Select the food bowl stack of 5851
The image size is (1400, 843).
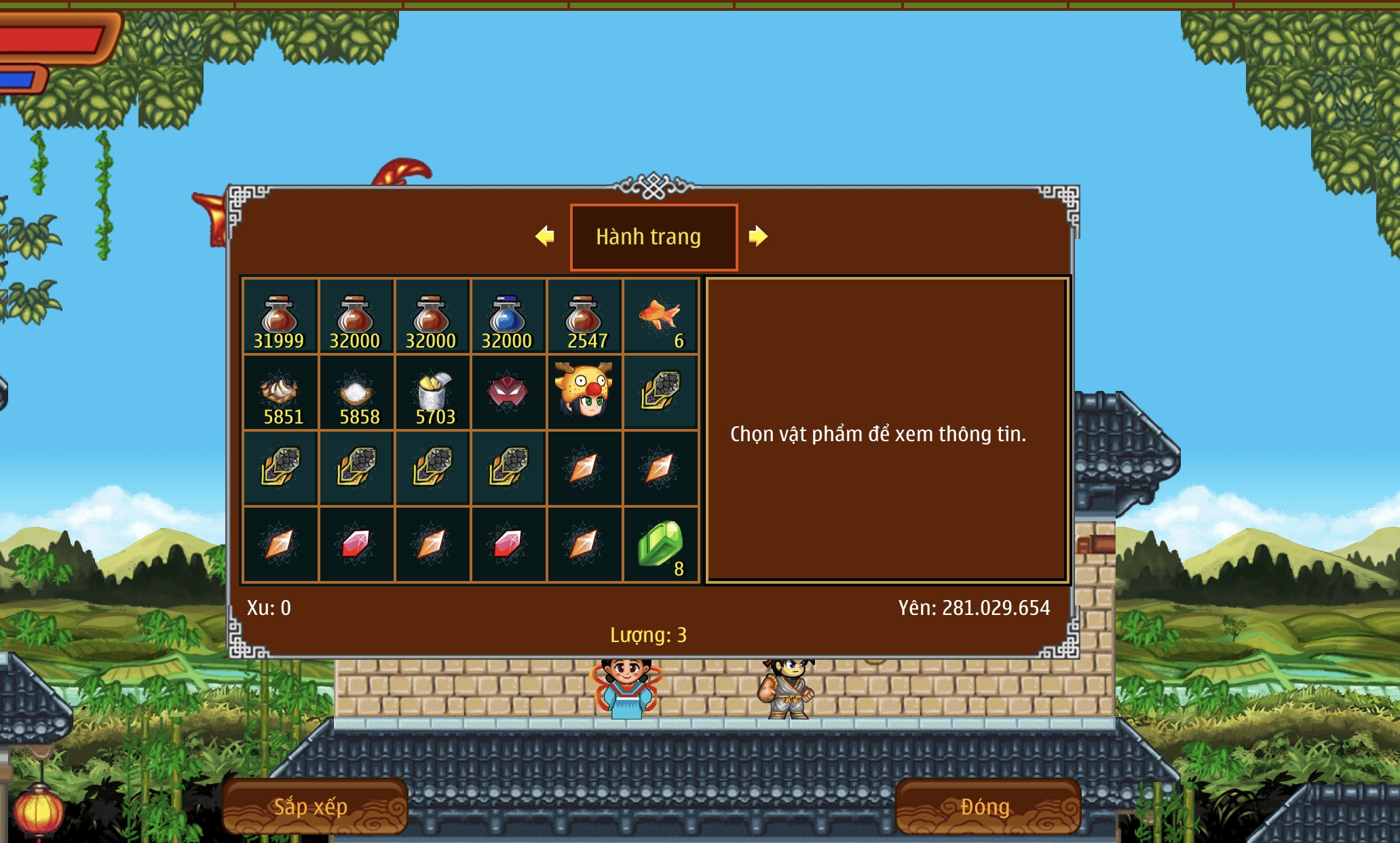click(x=280, y=392)
